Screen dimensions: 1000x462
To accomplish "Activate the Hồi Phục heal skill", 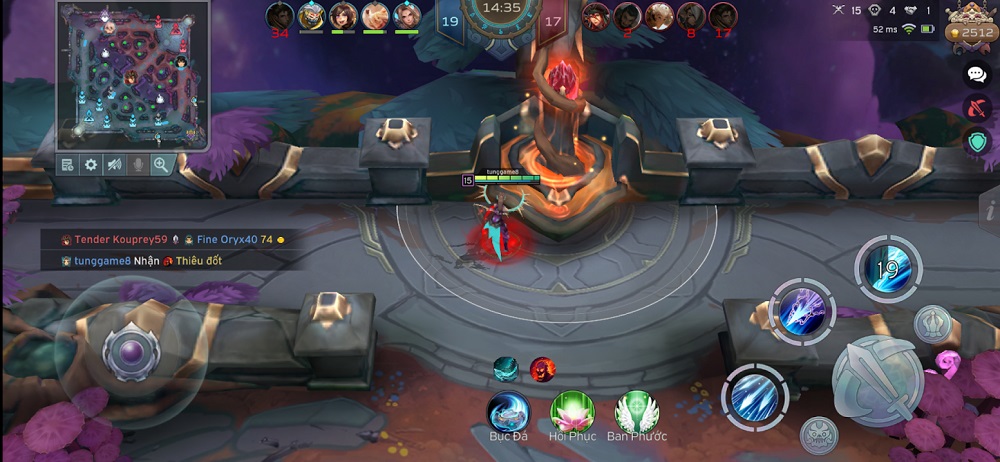I will [x=572, y=411].
